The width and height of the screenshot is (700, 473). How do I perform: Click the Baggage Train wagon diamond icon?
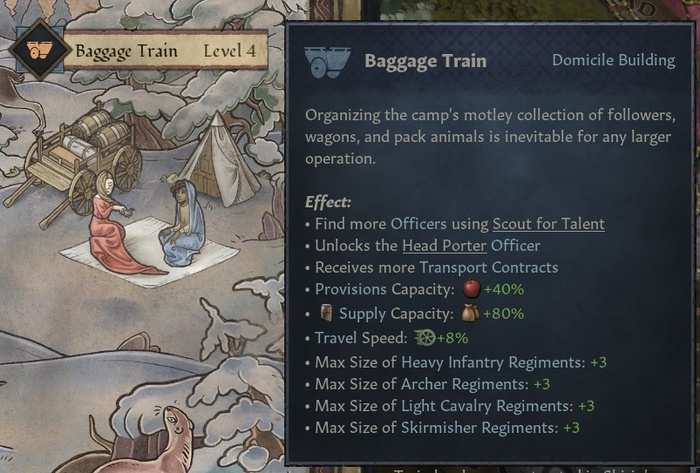pos(39,50)
